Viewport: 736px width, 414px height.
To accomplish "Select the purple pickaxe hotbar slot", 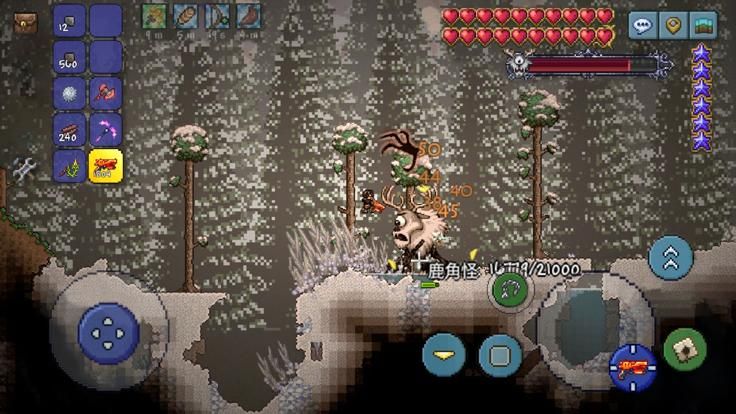I will click(105, 129).
